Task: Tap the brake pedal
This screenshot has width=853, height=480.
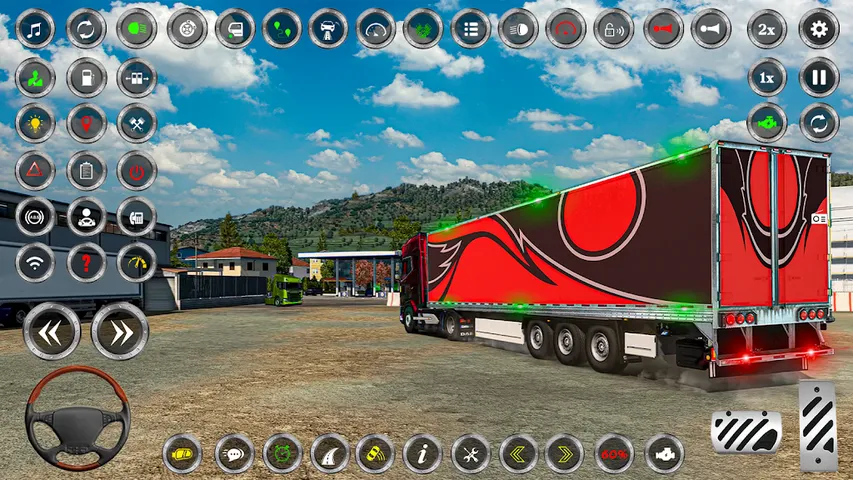Action: (746, 432)
